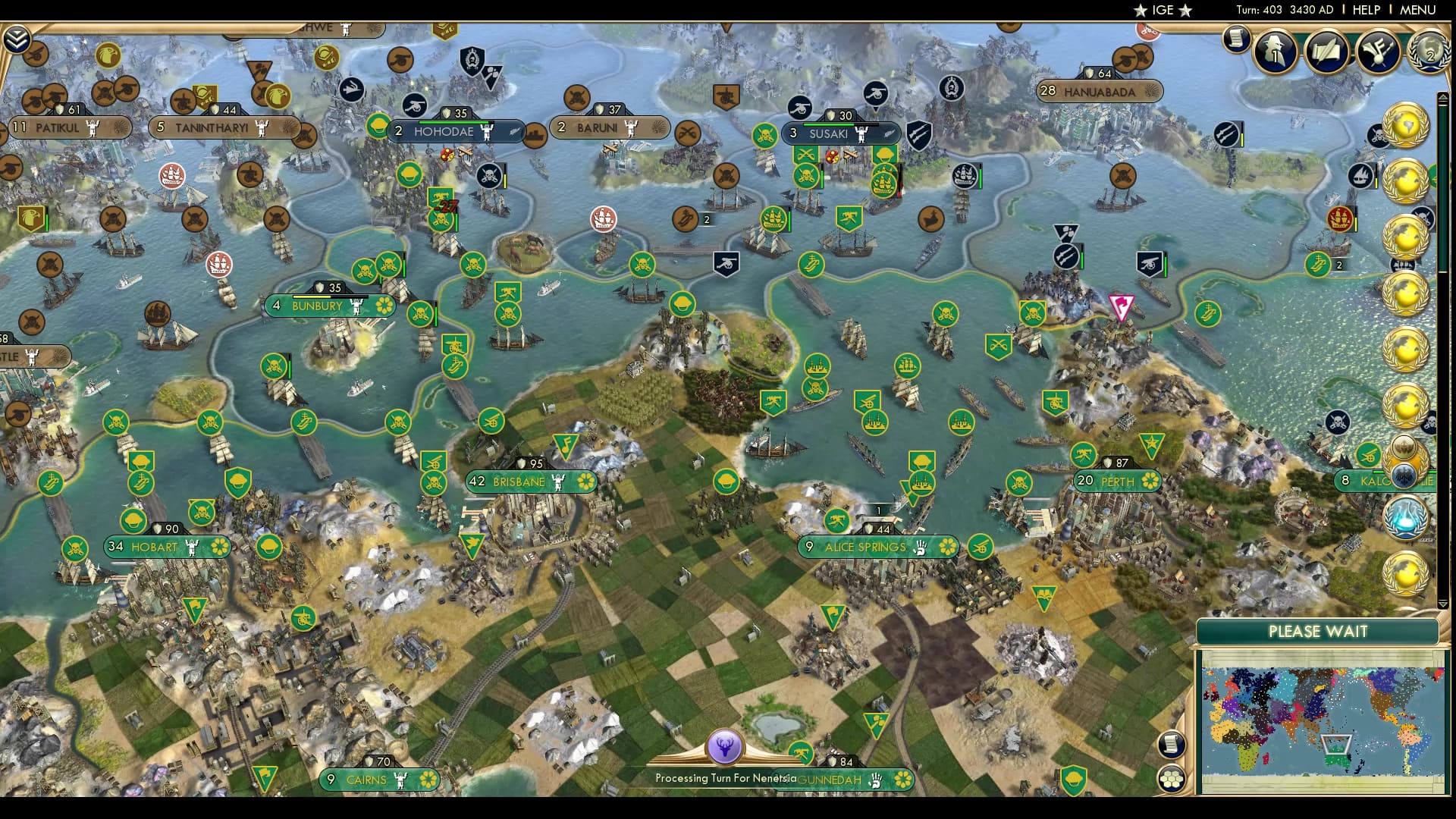Select the pink flag unit near Kalgoorlie

click(x=1120, y=306)
